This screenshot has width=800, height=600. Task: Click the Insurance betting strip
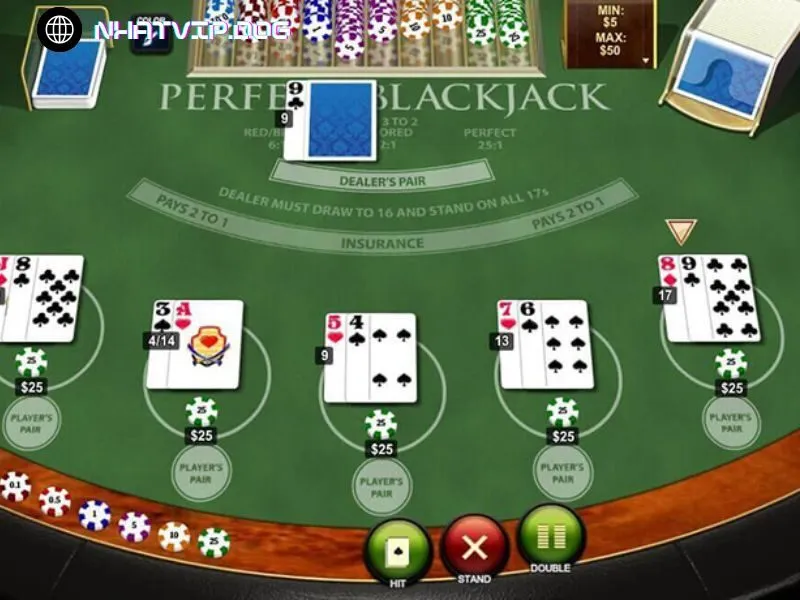click(381, 243)
